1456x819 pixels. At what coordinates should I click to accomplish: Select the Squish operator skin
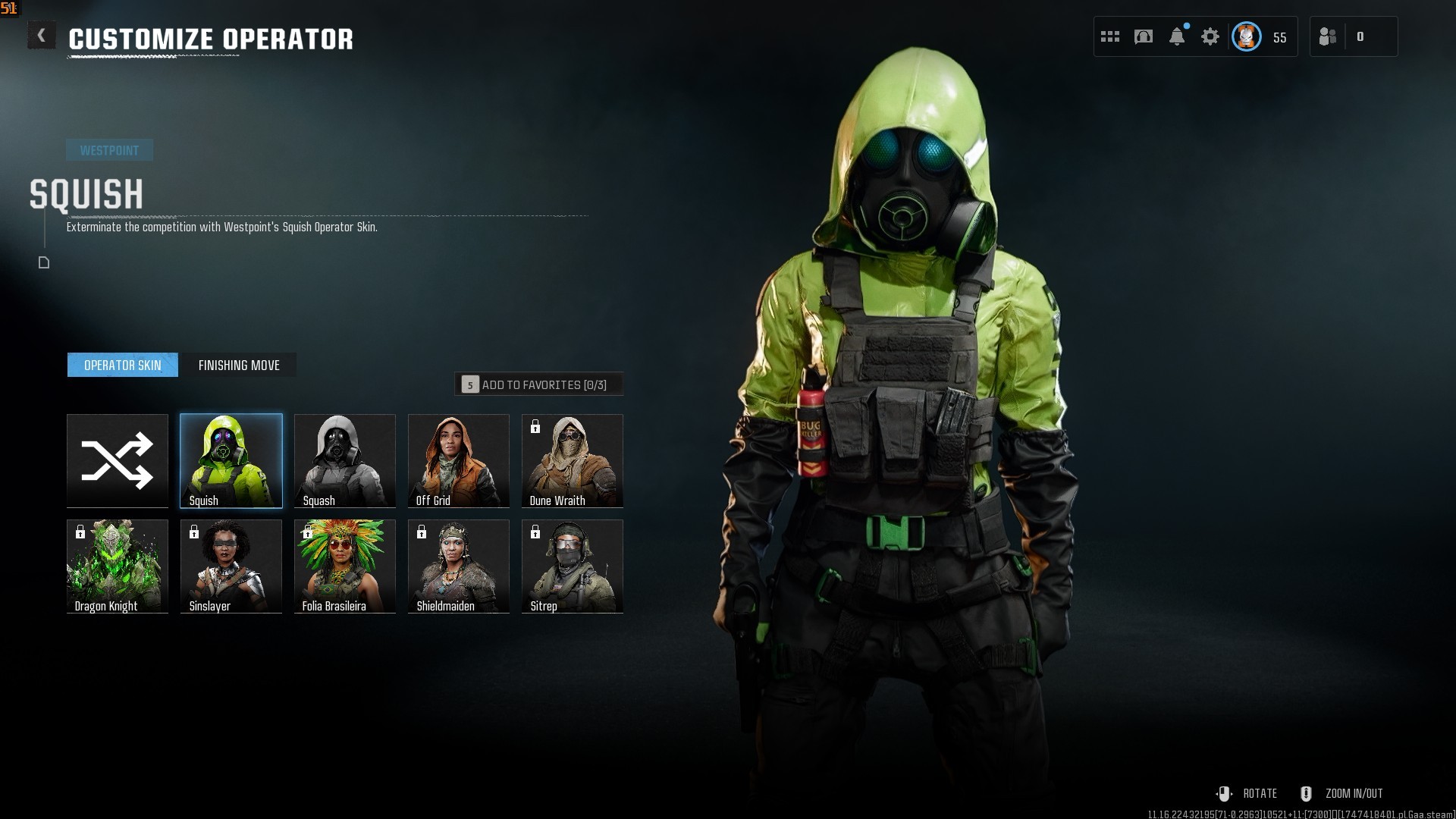tap(231, 460)
